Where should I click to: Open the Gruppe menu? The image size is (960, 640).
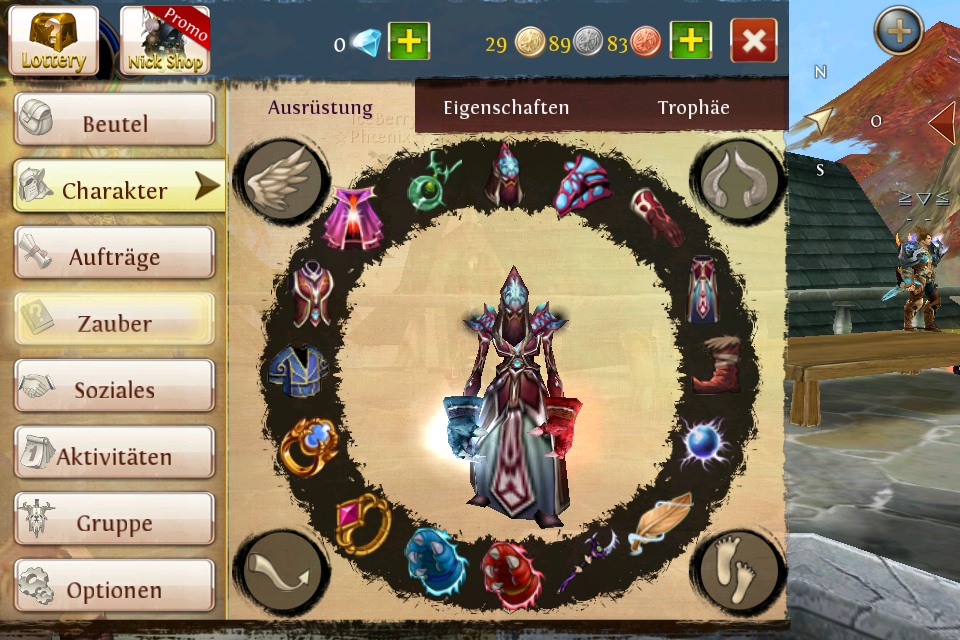click(x=114, y=521)
